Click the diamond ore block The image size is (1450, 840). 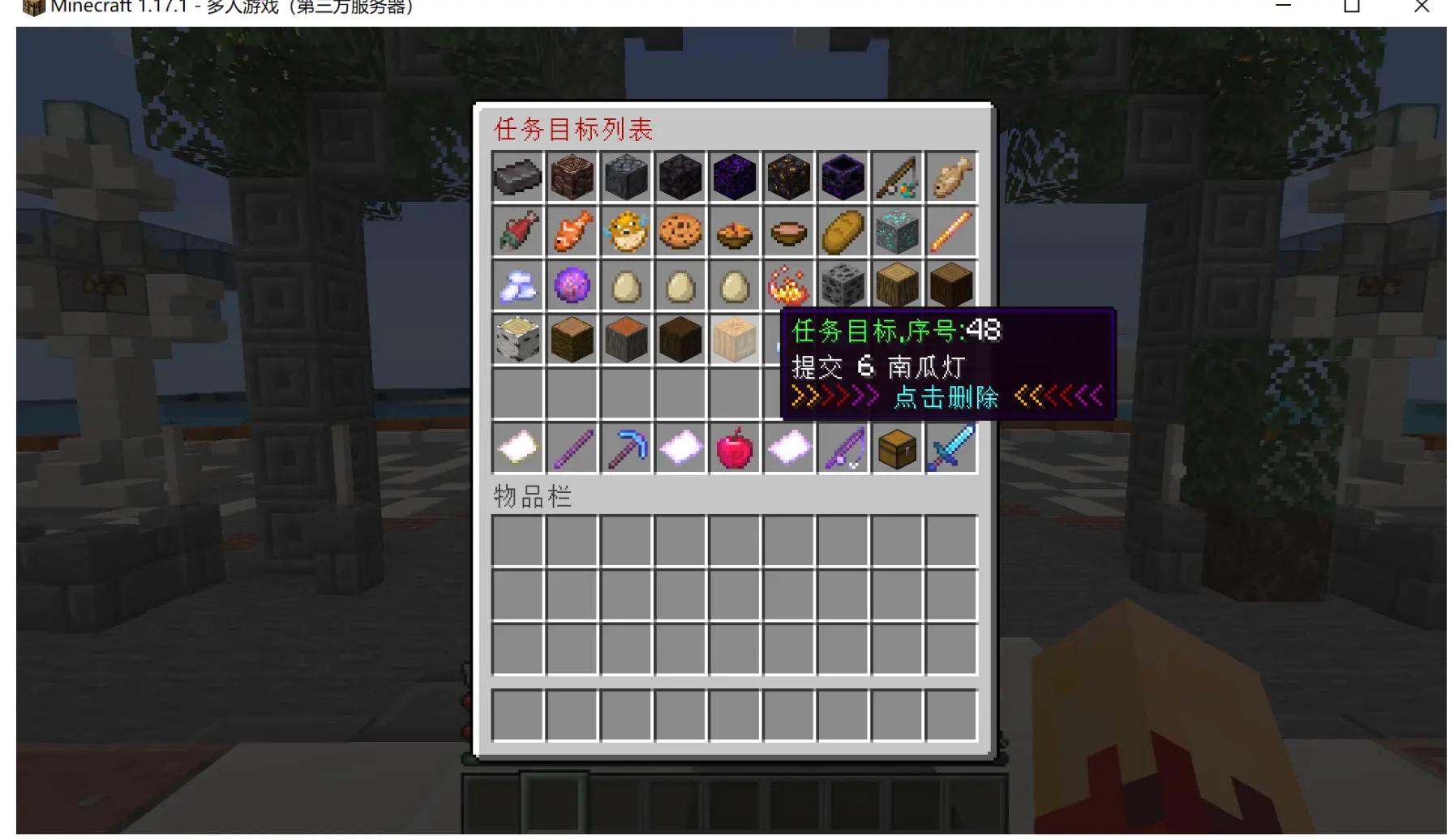pos(897,231)
